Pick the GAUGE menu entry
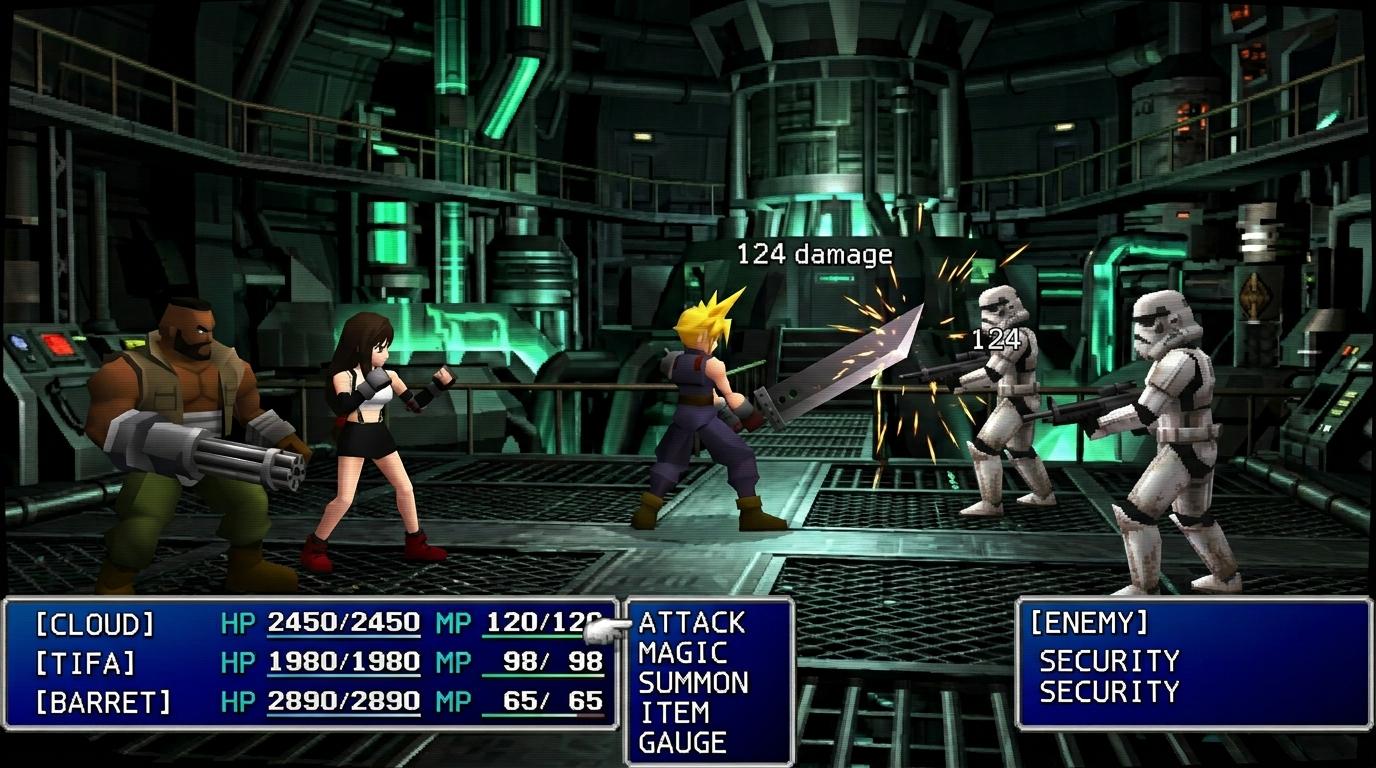The height and width of the screenshot is (768, 1376). [682, 743]
